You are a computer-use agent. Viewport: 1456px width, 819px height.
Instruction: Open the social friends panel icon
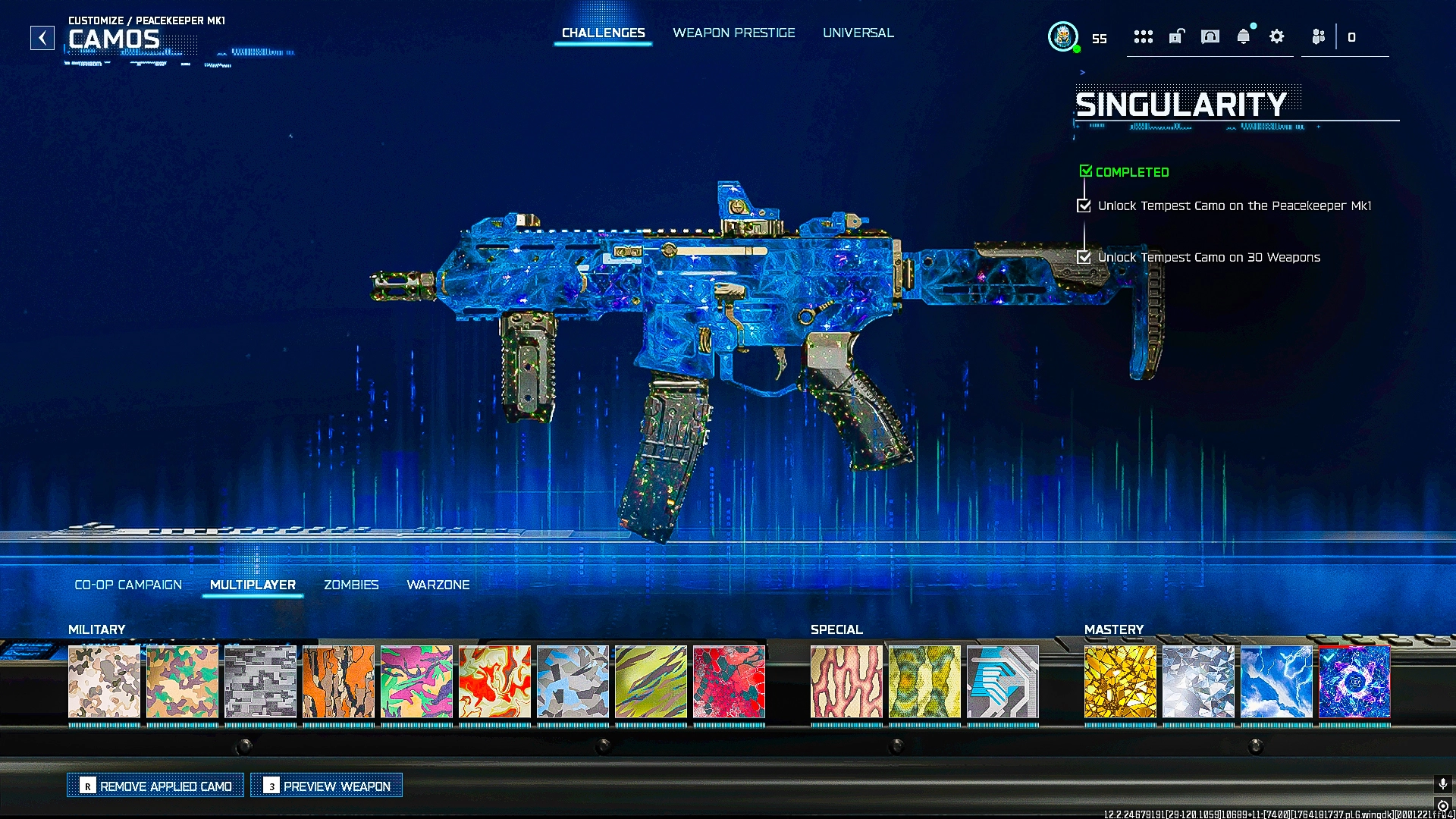(x=1317, y=36)
